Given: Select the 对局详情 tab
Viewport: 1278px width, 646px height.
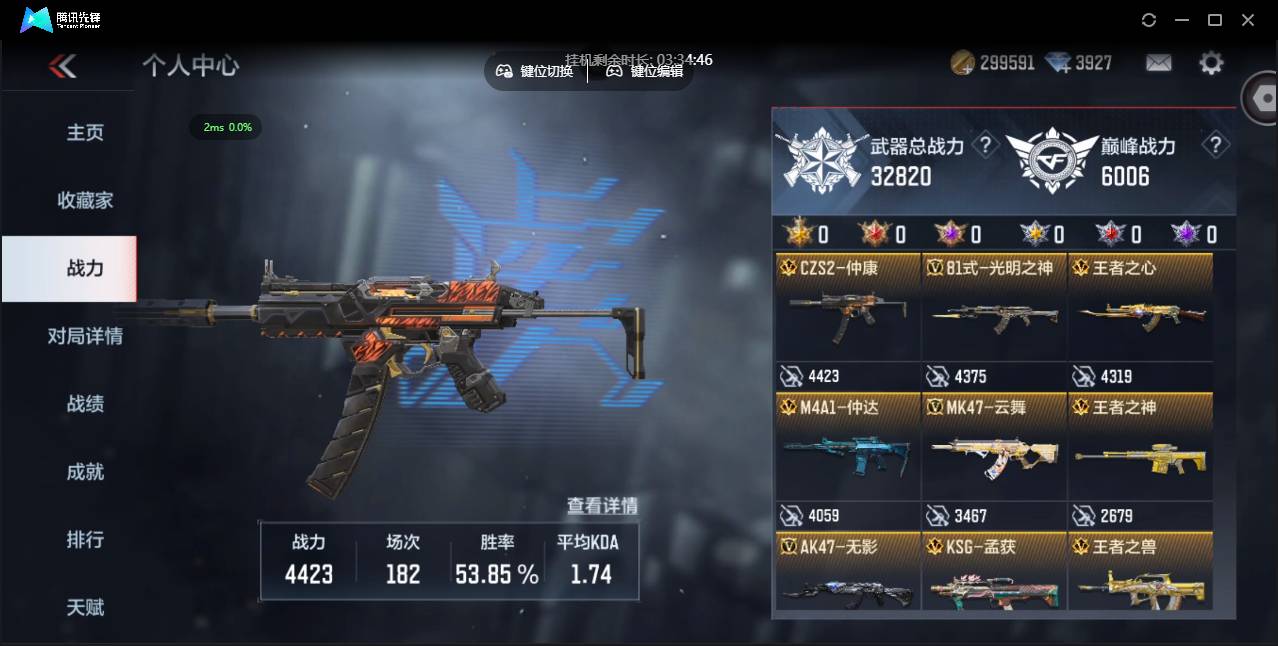Looking at the screenshot, I should click(85, 336).
